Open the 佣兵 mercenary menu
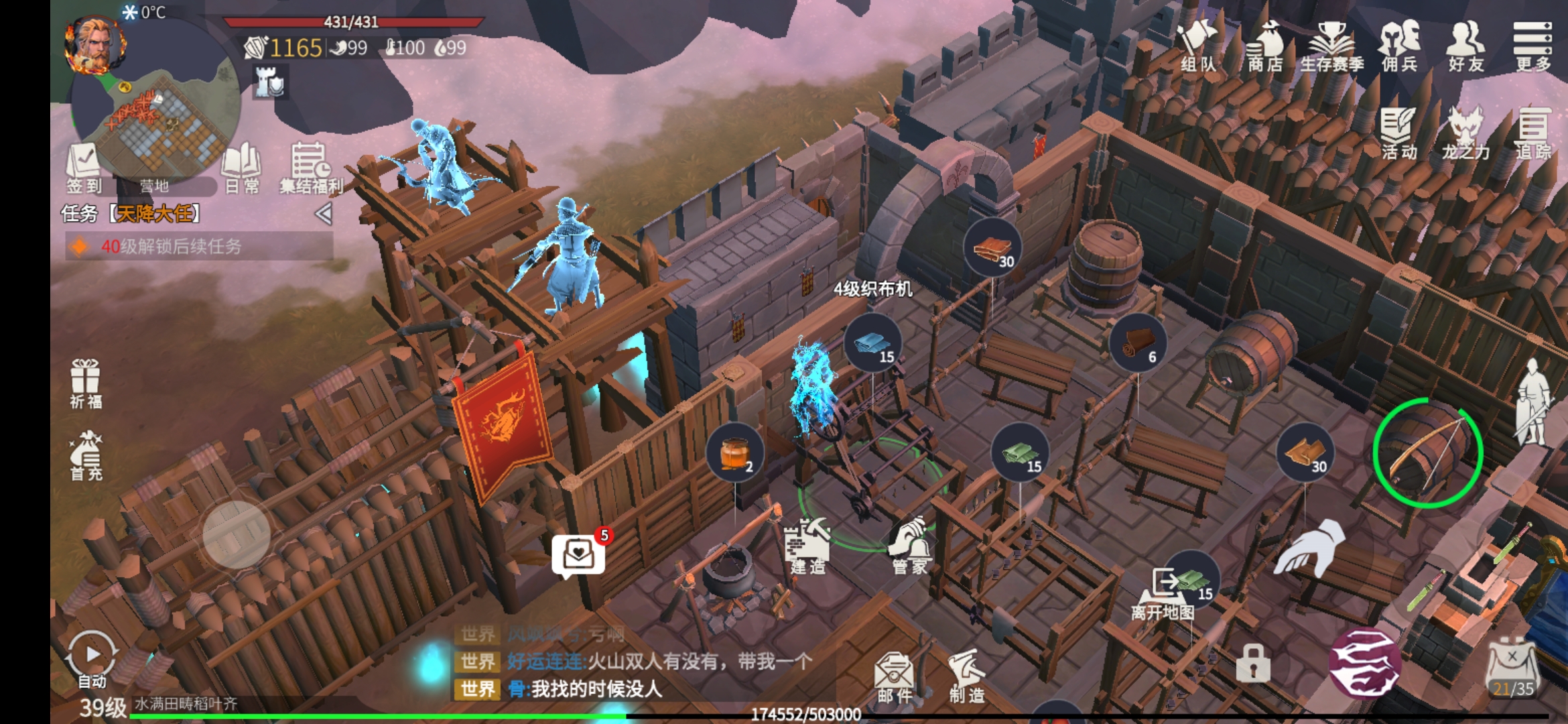The height and width of the screenshot is (724, 1568). [x=1400, y=46]
